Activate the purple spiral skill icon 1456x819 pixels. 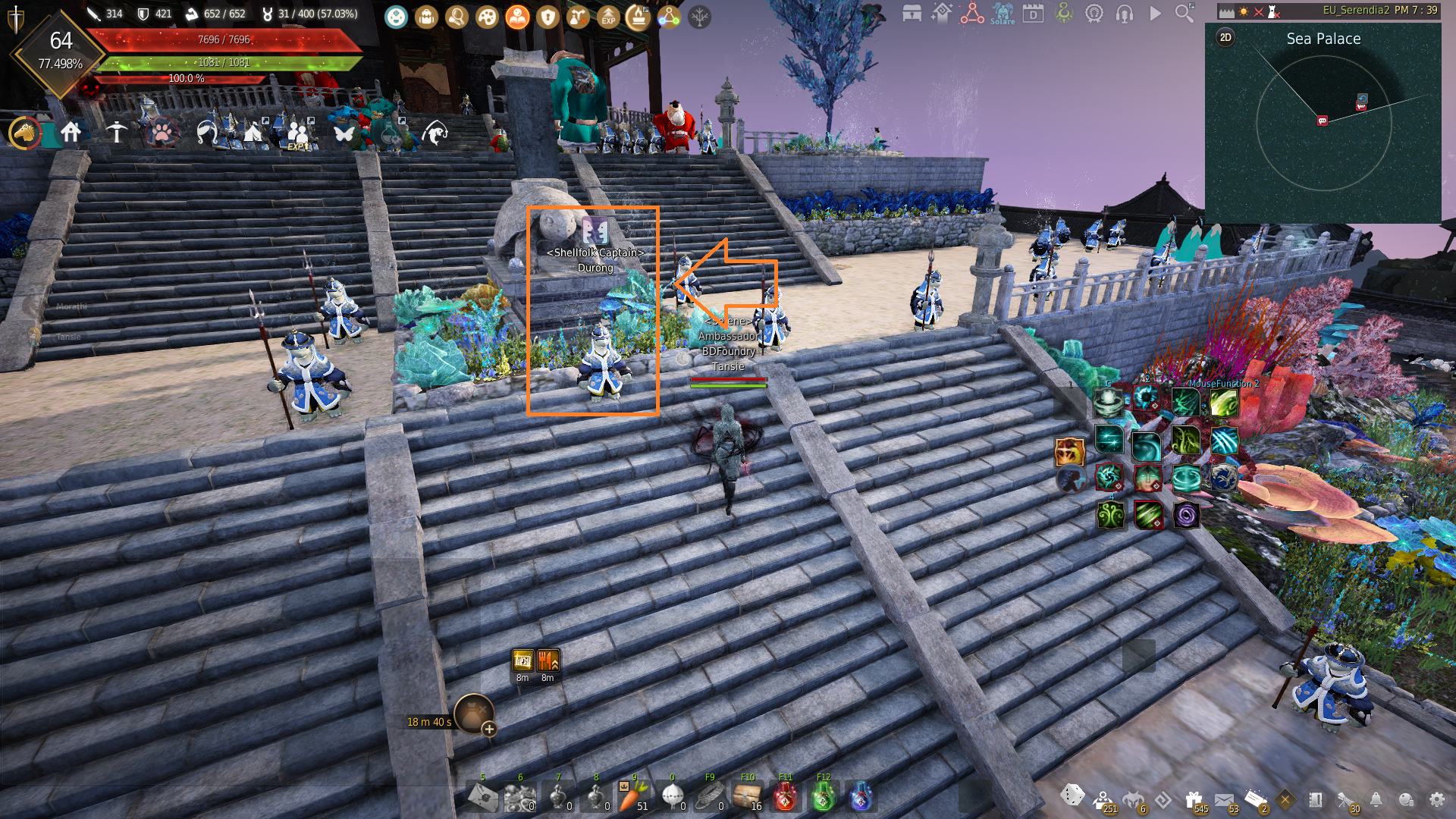(1186, 516)
